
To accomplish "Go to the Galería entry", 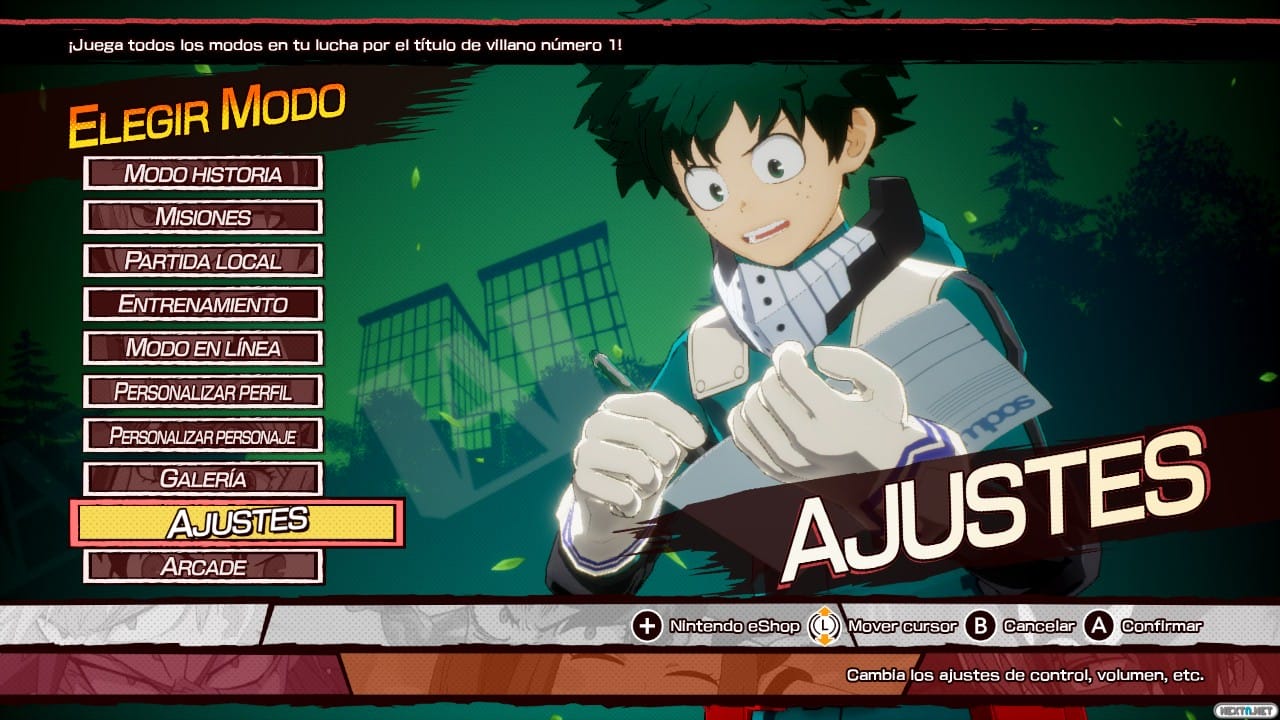I will coord(203,479).
